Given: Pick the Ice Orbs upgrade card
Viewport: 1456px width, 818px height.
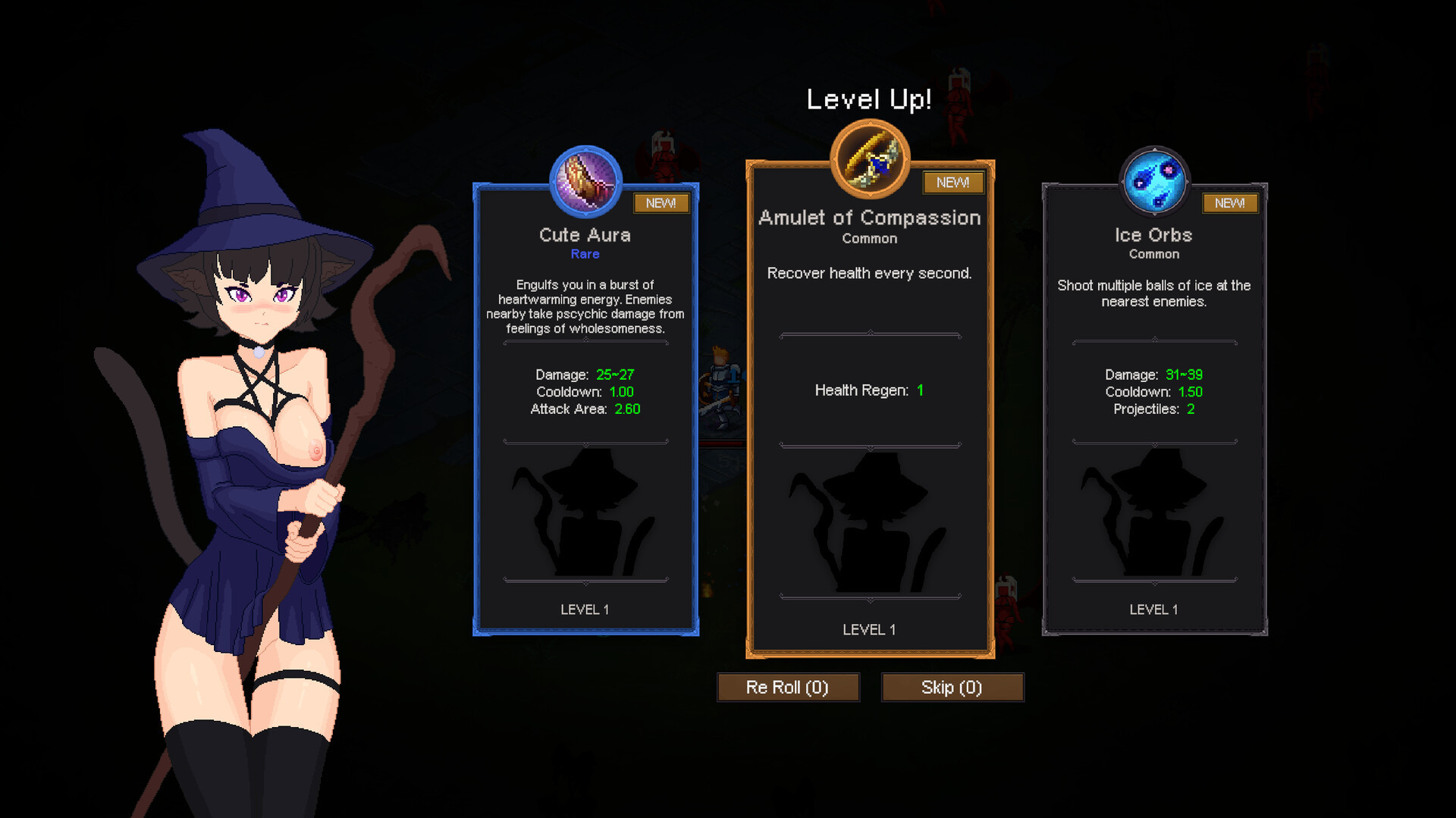Looking at the screenshot, I should (1154, 409).
